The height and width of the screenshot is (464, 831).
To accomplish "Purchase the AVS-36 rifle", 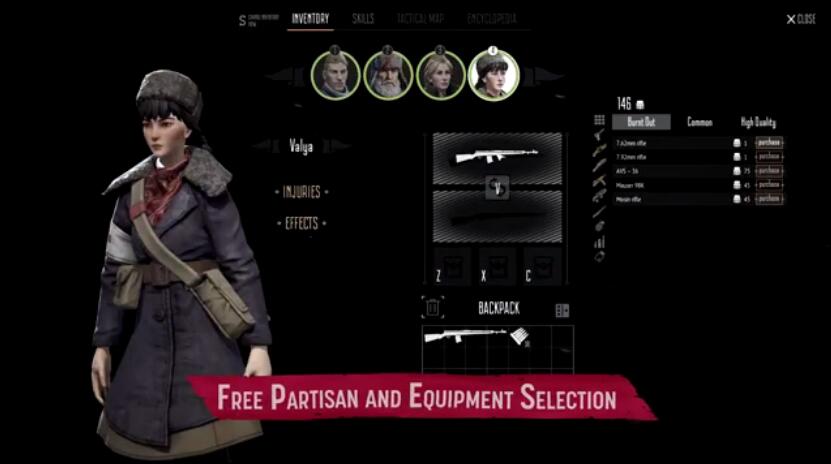I will click(768, 171).
